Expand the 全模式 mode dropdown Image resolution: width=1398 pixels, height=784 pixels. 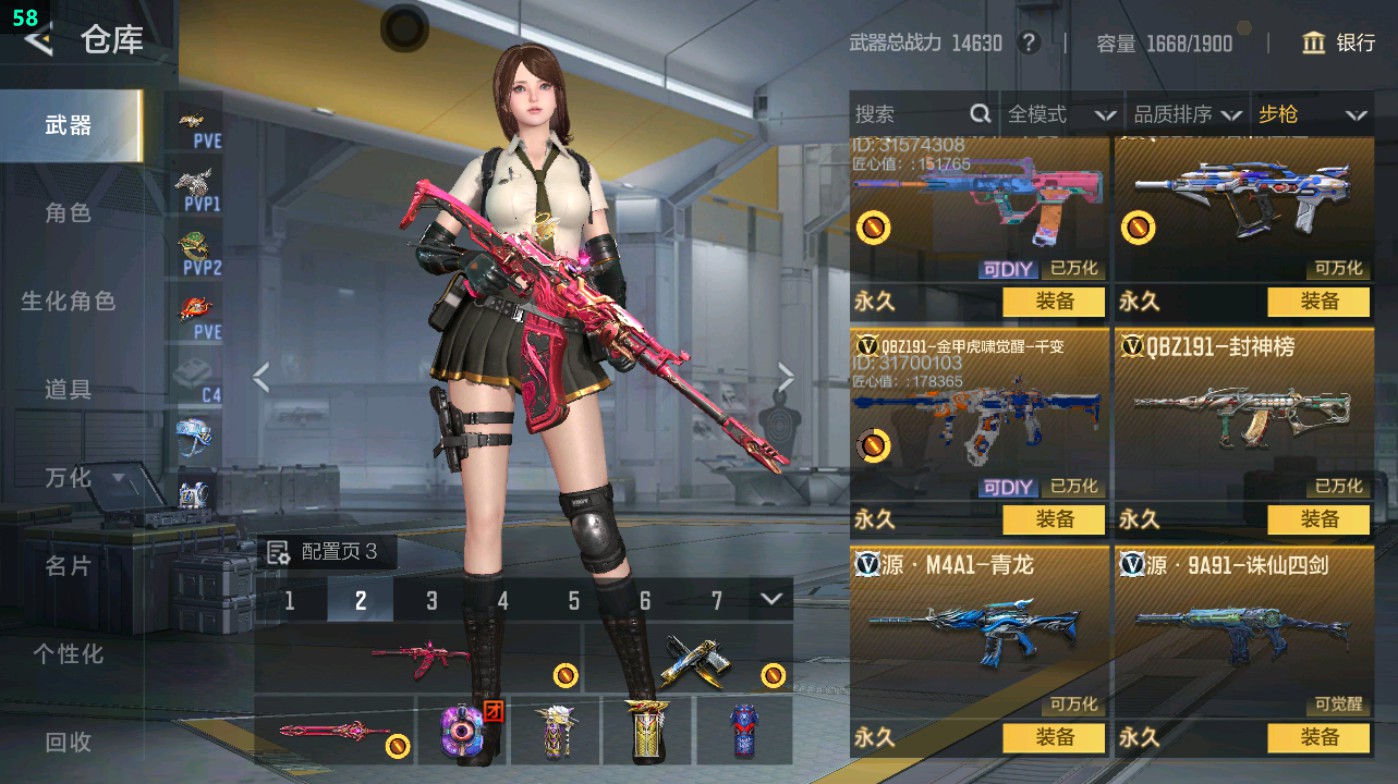(x=1060, y=115)
